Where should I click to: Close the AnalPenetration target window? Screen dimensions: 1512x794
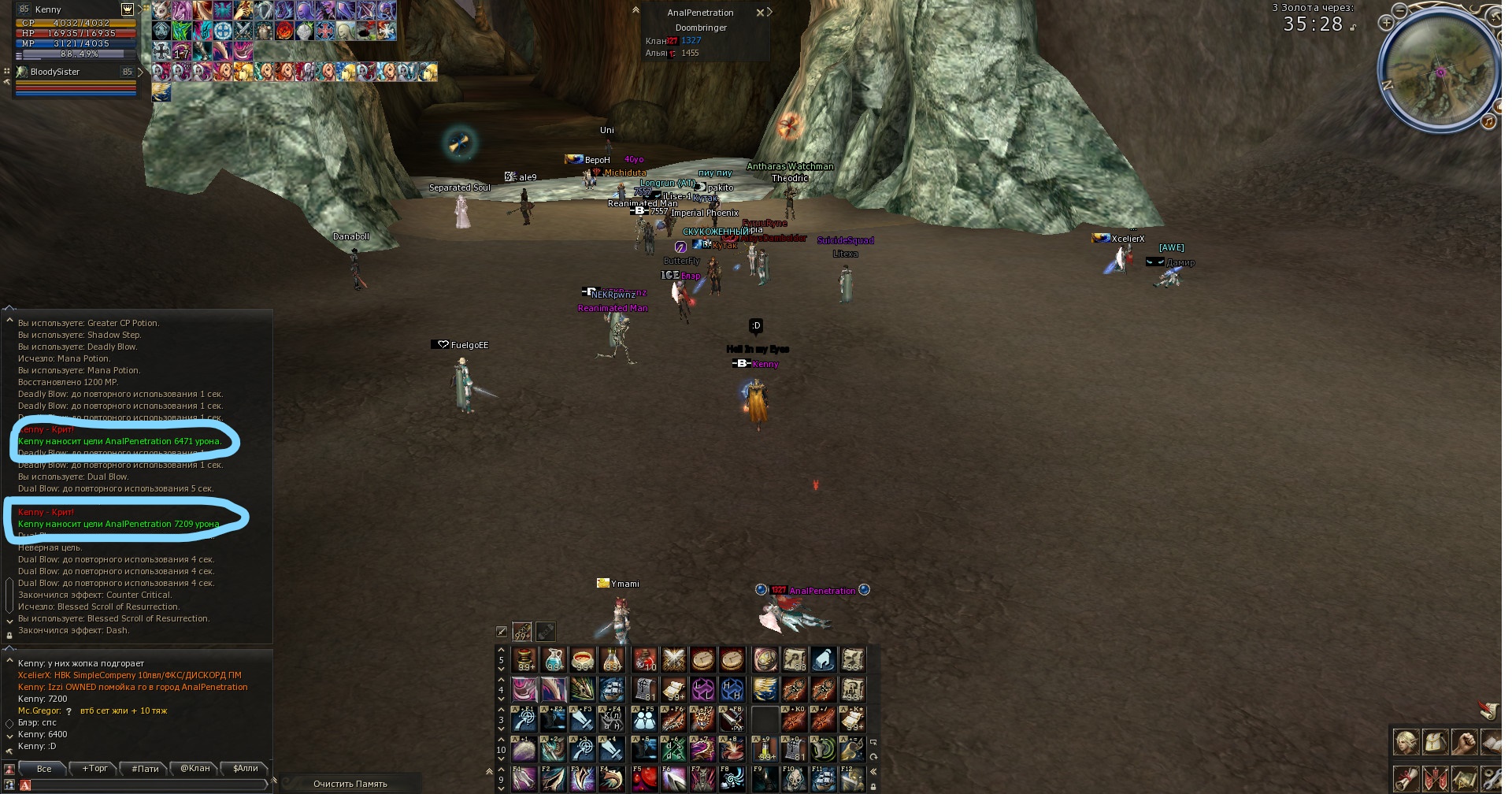(x=760, y=13)
